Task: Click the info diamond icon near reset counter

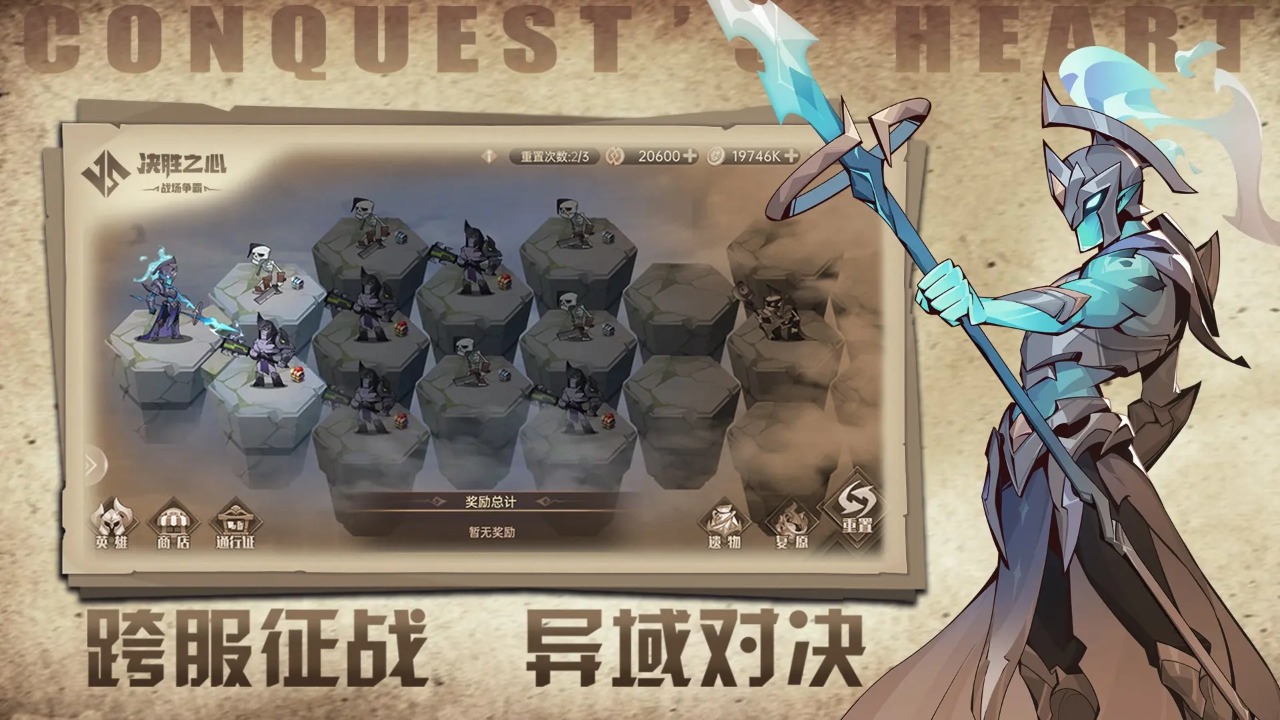Action: [488, 157]
